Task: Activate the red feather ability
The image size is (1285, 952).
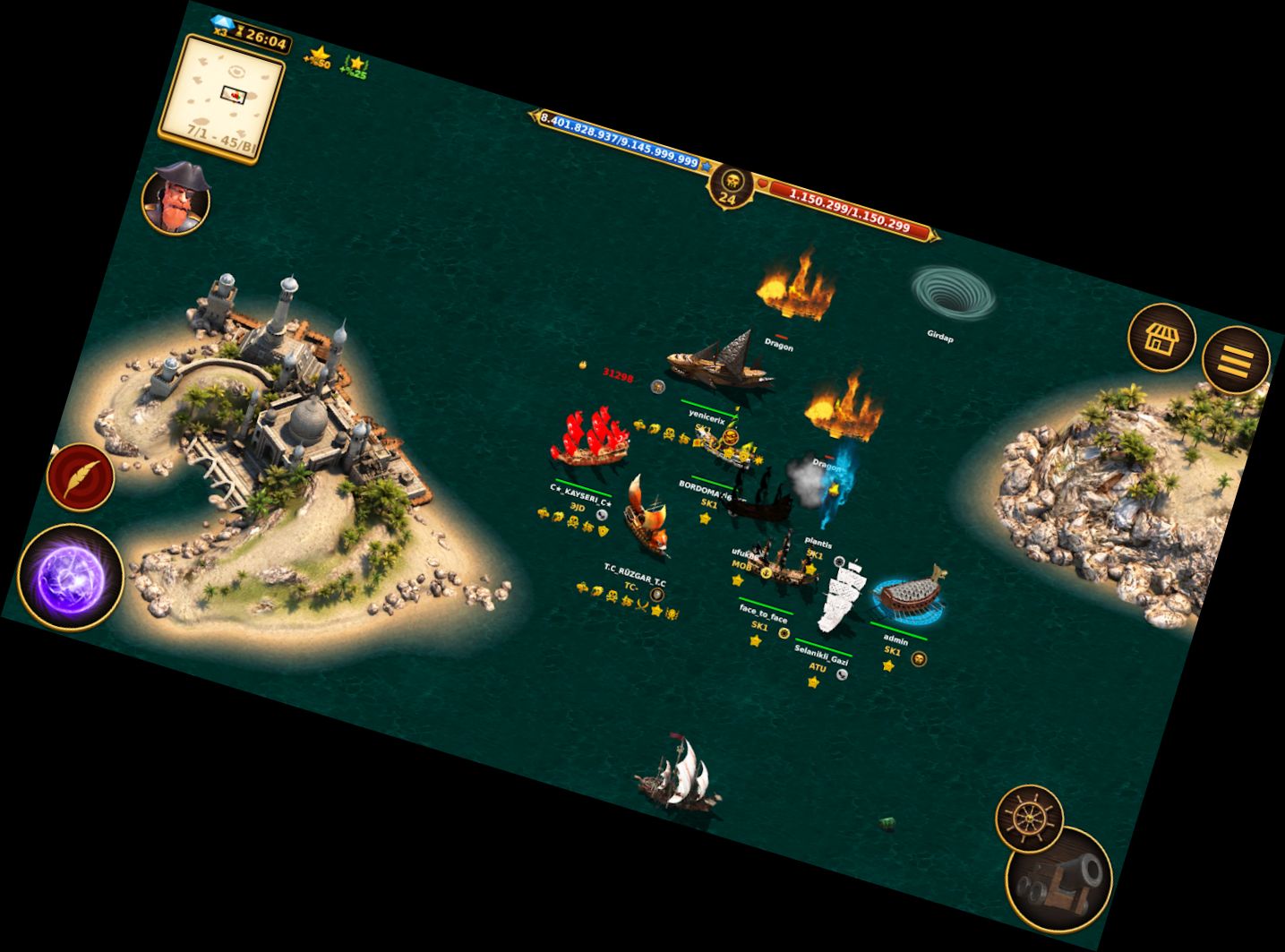Action: click(x=81, y=475)
